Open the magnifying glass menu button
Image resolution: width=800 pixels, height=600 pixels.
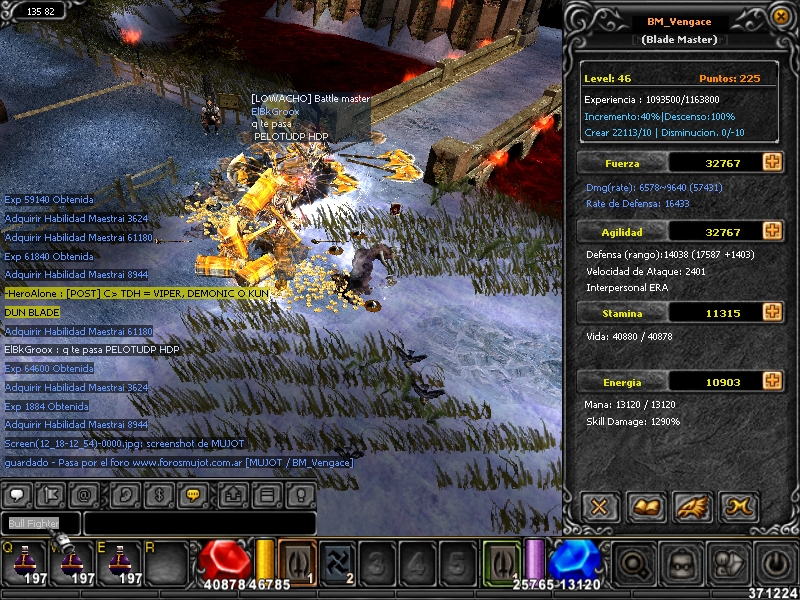[635, 565]
